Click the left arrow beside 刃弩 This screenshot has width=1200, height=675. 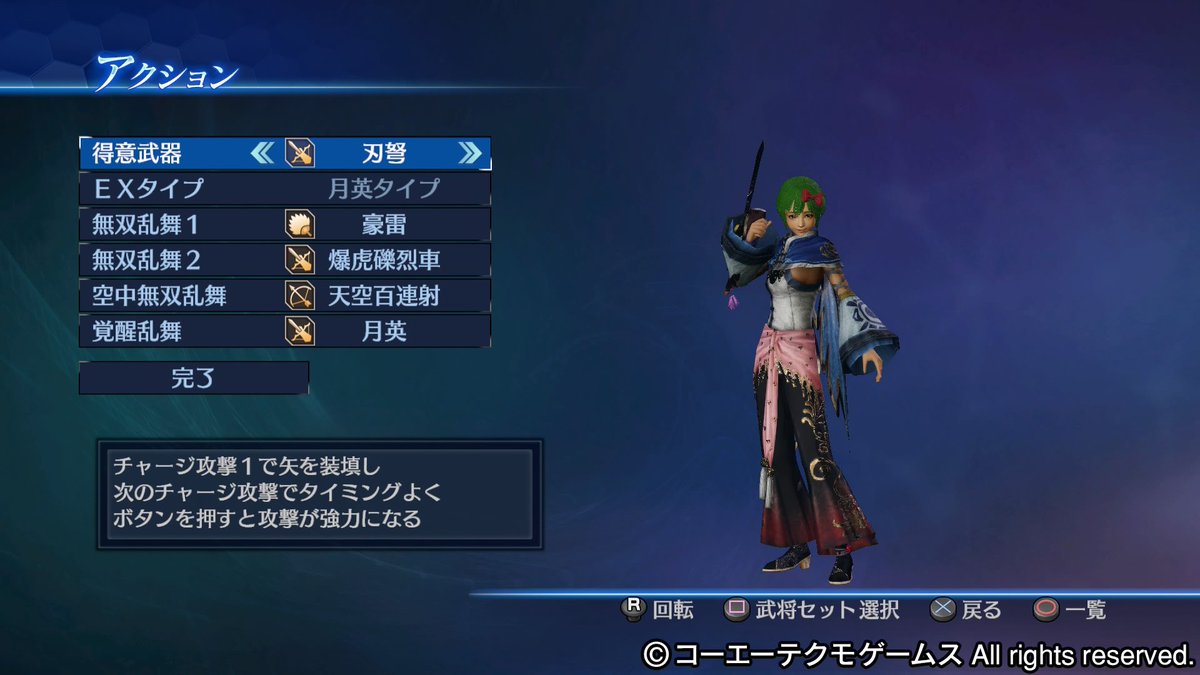pyautogui.click(x=262, y=153)
